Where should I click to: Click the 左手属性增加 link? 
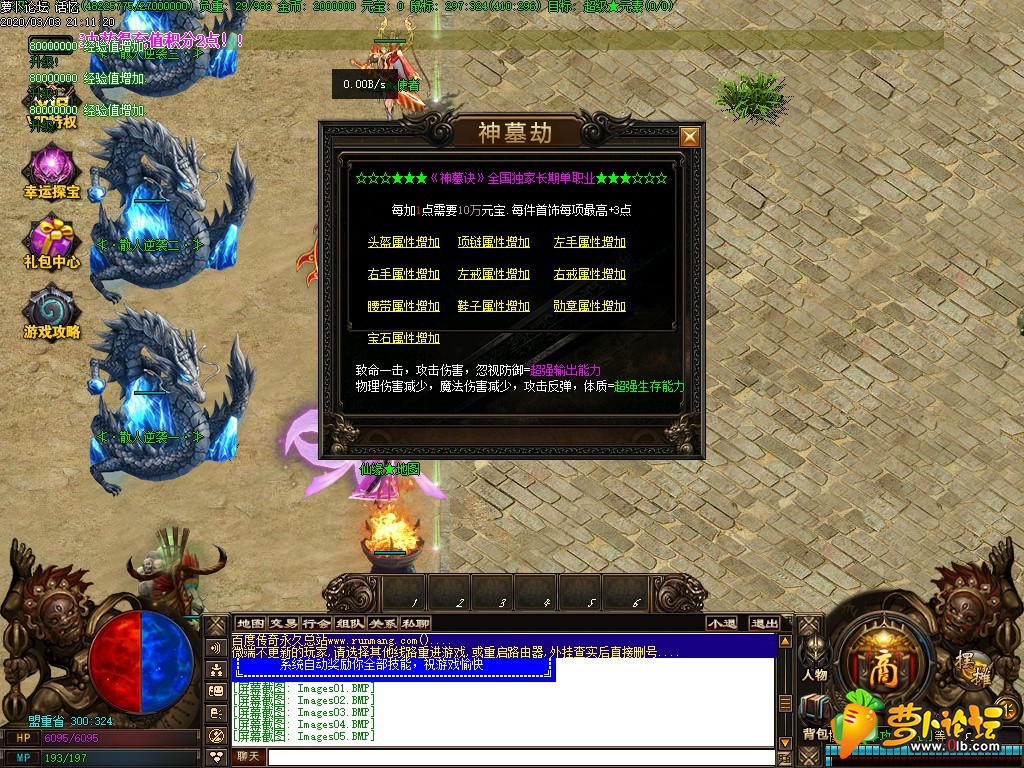[589, 242]
